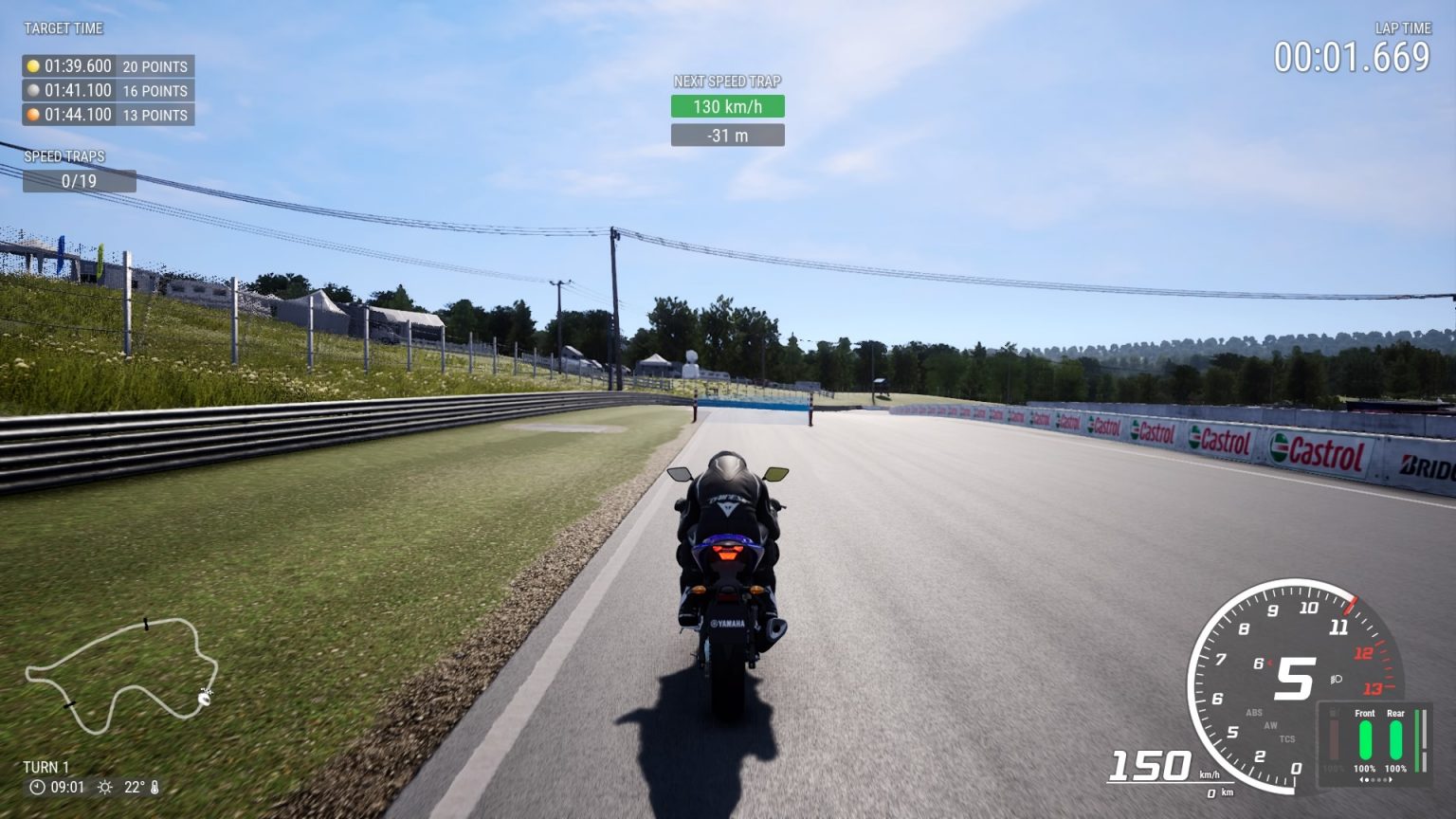
Task: Select the silver medal icon for 01:41.100
Action: [31, 91]
